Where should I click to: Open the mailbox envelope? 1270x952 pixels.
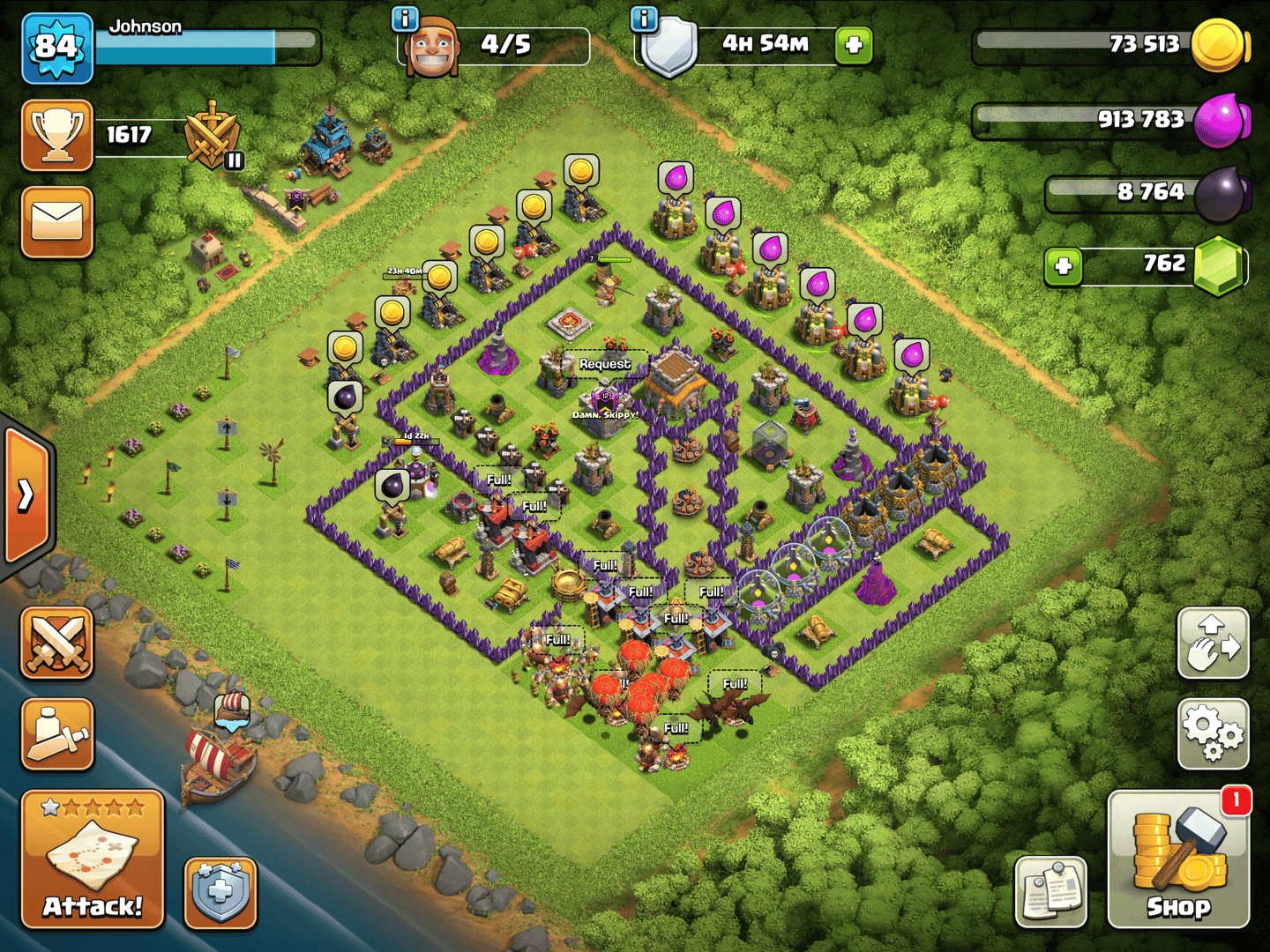[x=57, y=222]
